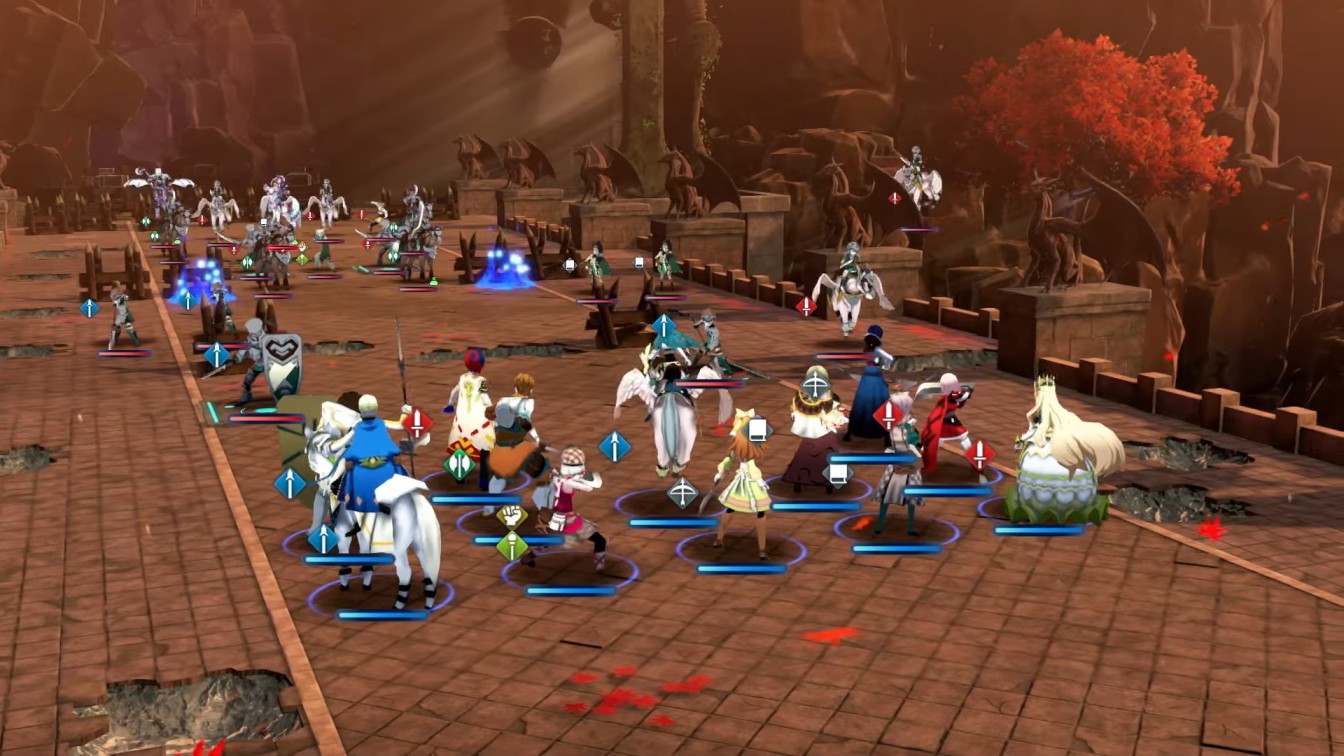Select the second book icon near the brown-robed caster
This screenshot has width=1344, height=756.
[837, 473]
